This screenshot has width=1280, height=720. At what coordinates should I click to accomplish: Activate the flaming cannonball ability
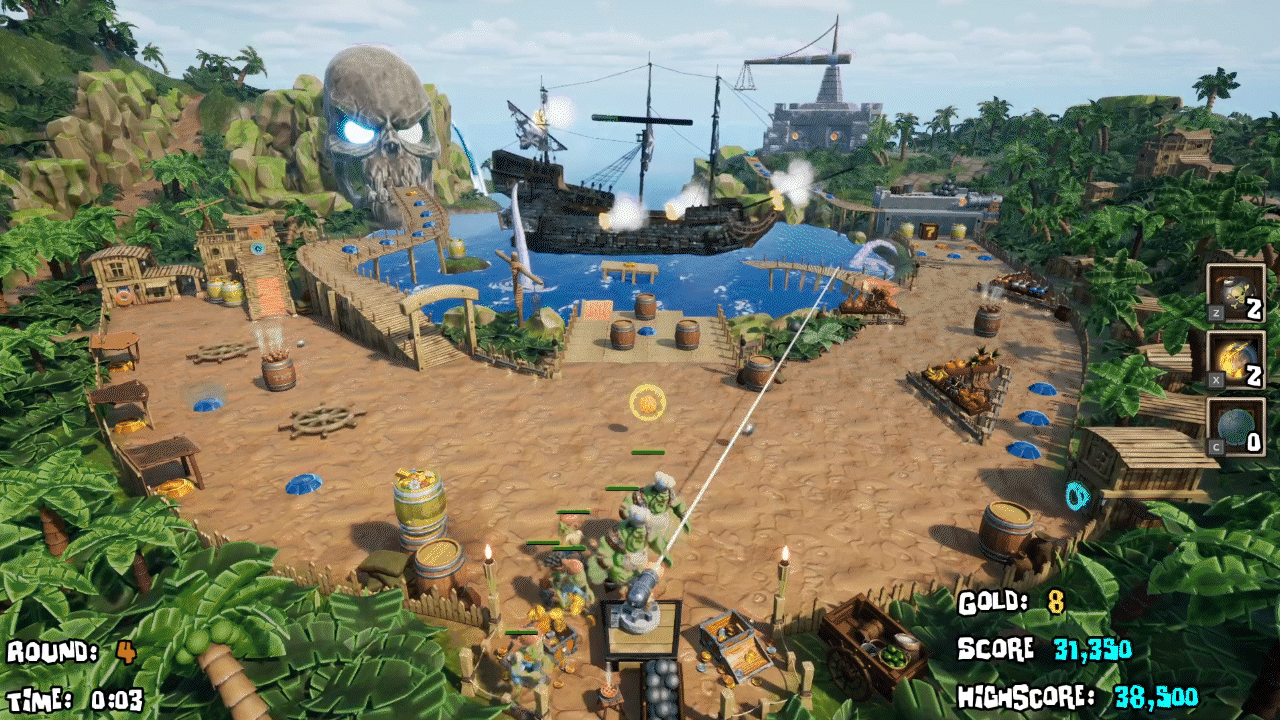[x=1236, y=360]
